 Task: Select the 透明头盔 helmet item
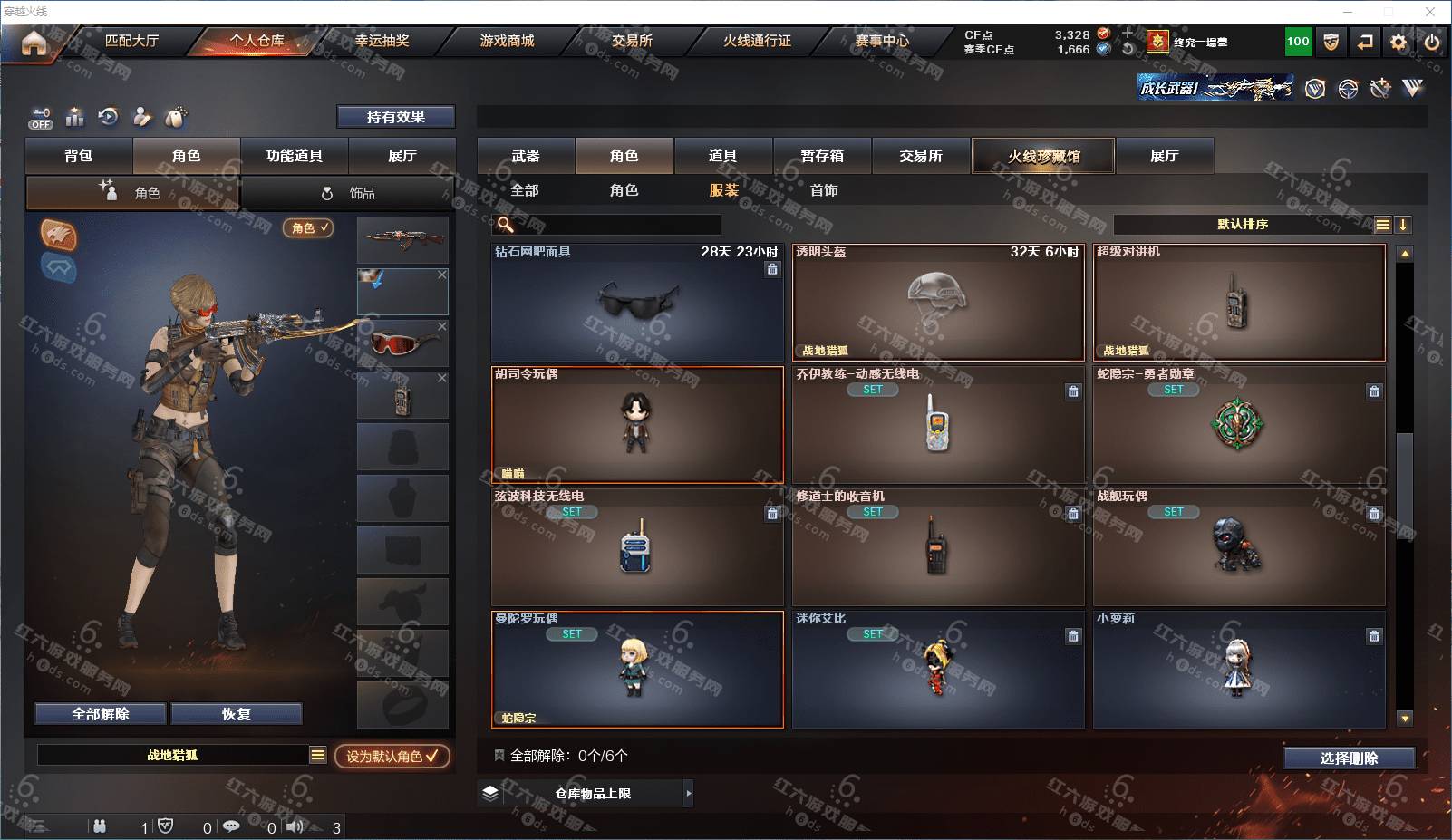tap(937, 304)
